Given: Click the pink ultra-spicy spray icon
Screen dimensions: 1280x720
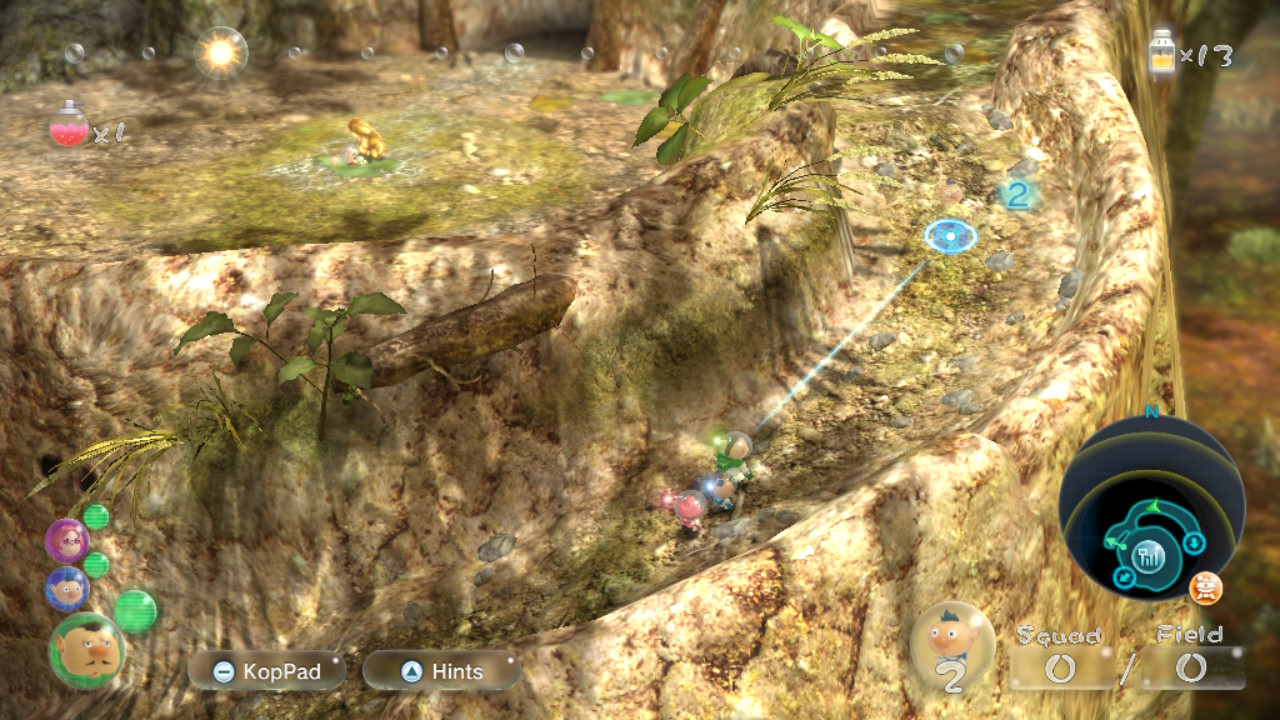Looking at the screenshot, I should pos(69,125).
